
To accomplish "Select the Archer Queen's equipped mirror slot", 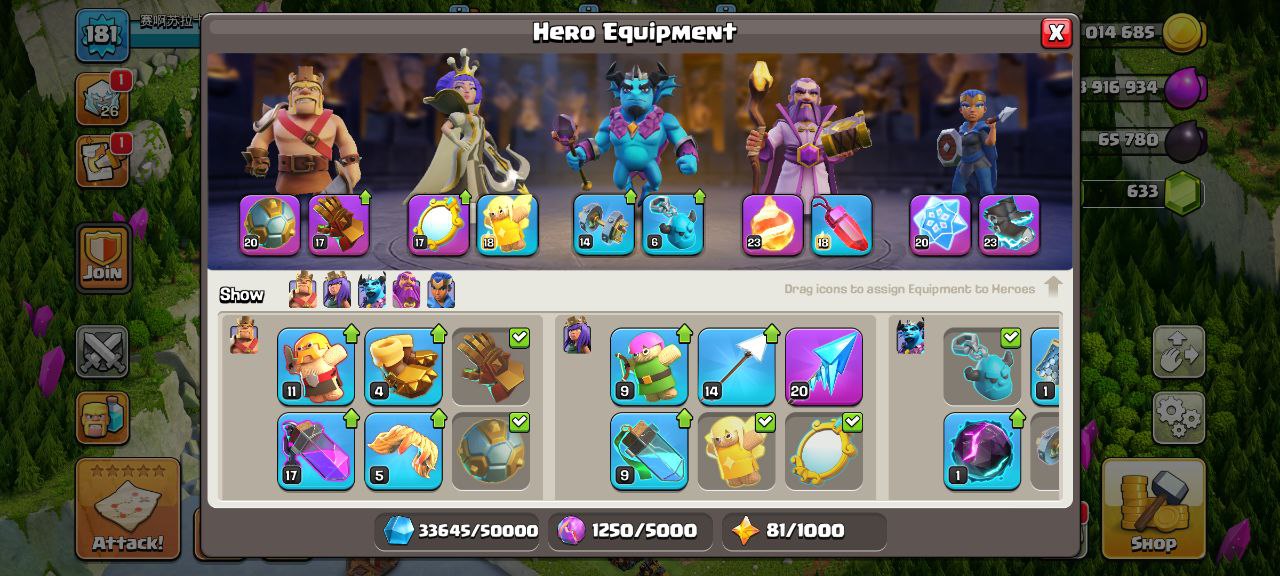I will [x=438, y=225].
